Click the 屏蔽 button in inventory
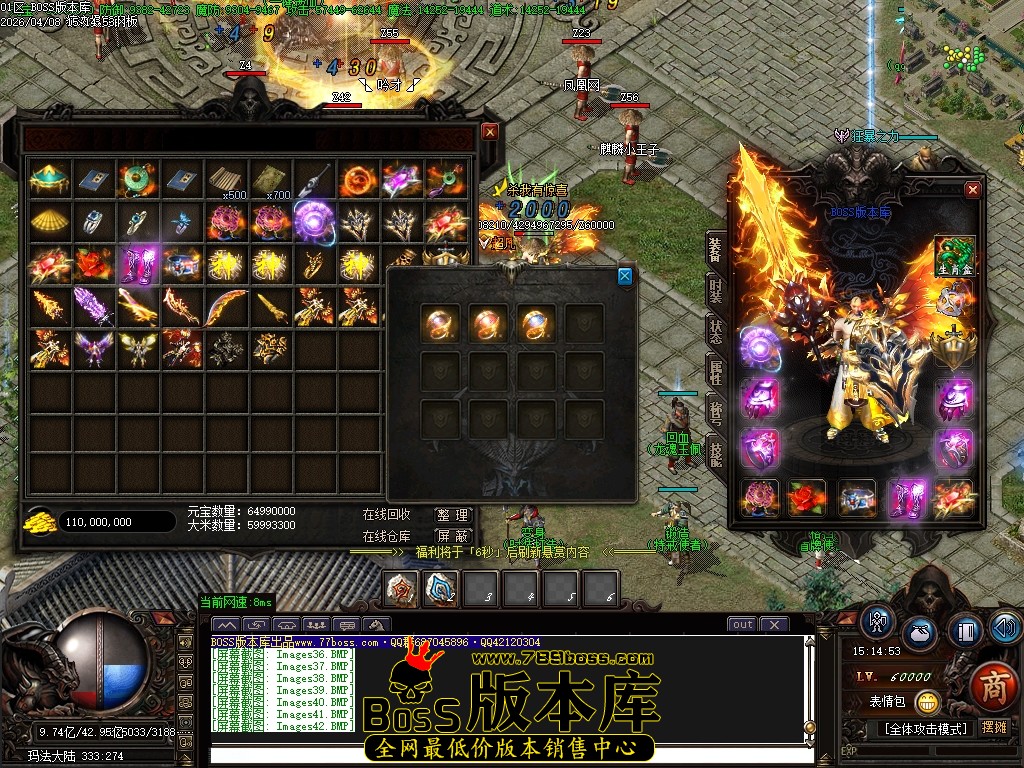 pyautogui.click(x=452, y=536)
